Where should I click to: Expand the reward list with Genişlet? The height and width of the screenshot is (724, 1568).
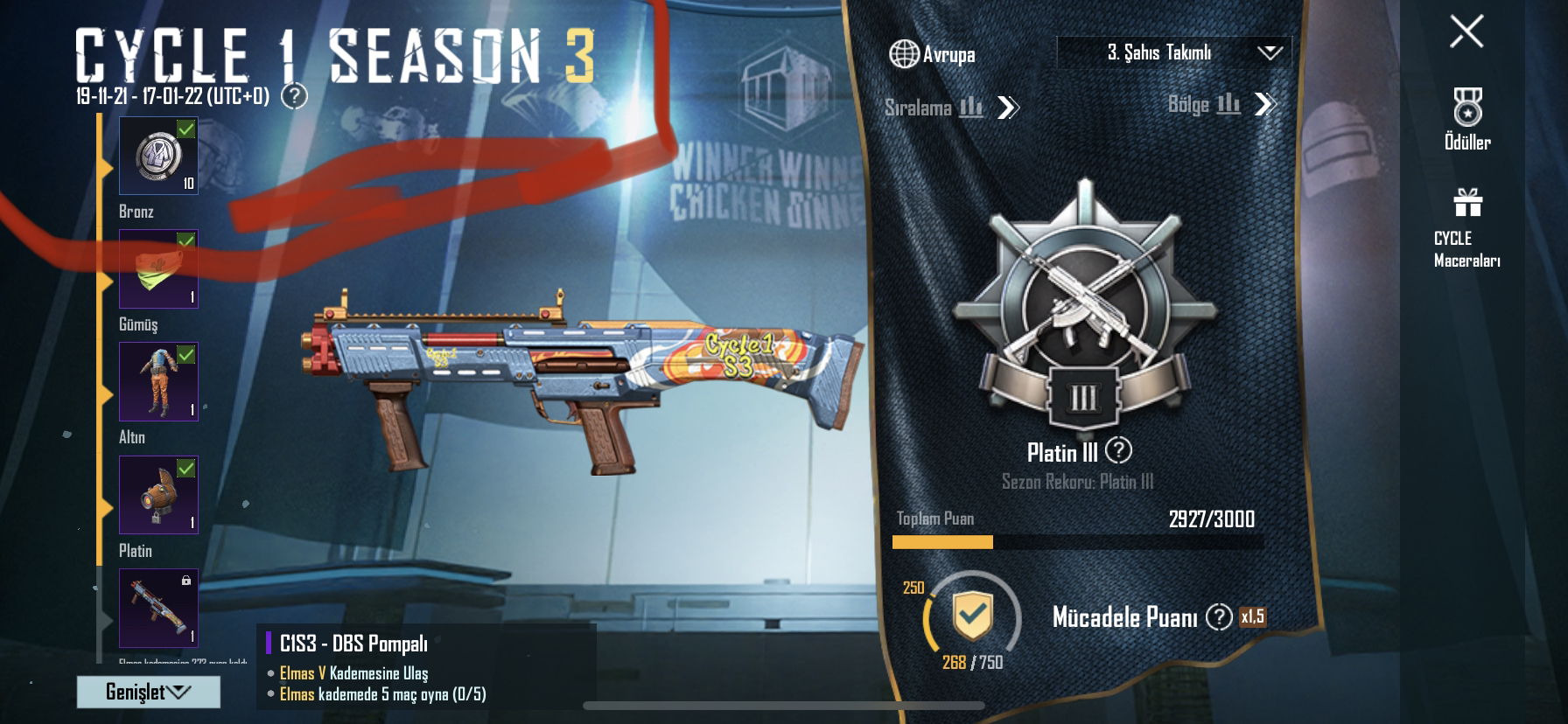click(148, 692)
